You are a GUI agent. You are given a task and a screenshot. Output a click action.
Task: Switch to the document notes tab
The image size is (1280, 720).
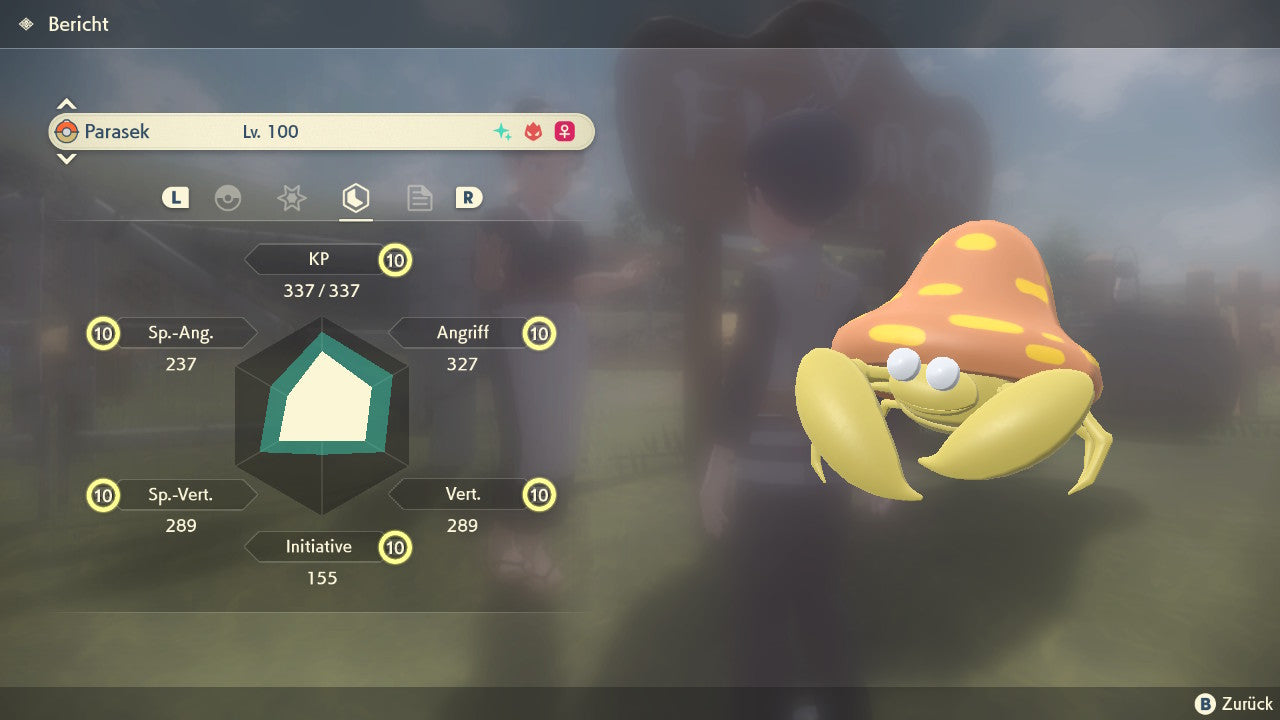pos(419,198)
